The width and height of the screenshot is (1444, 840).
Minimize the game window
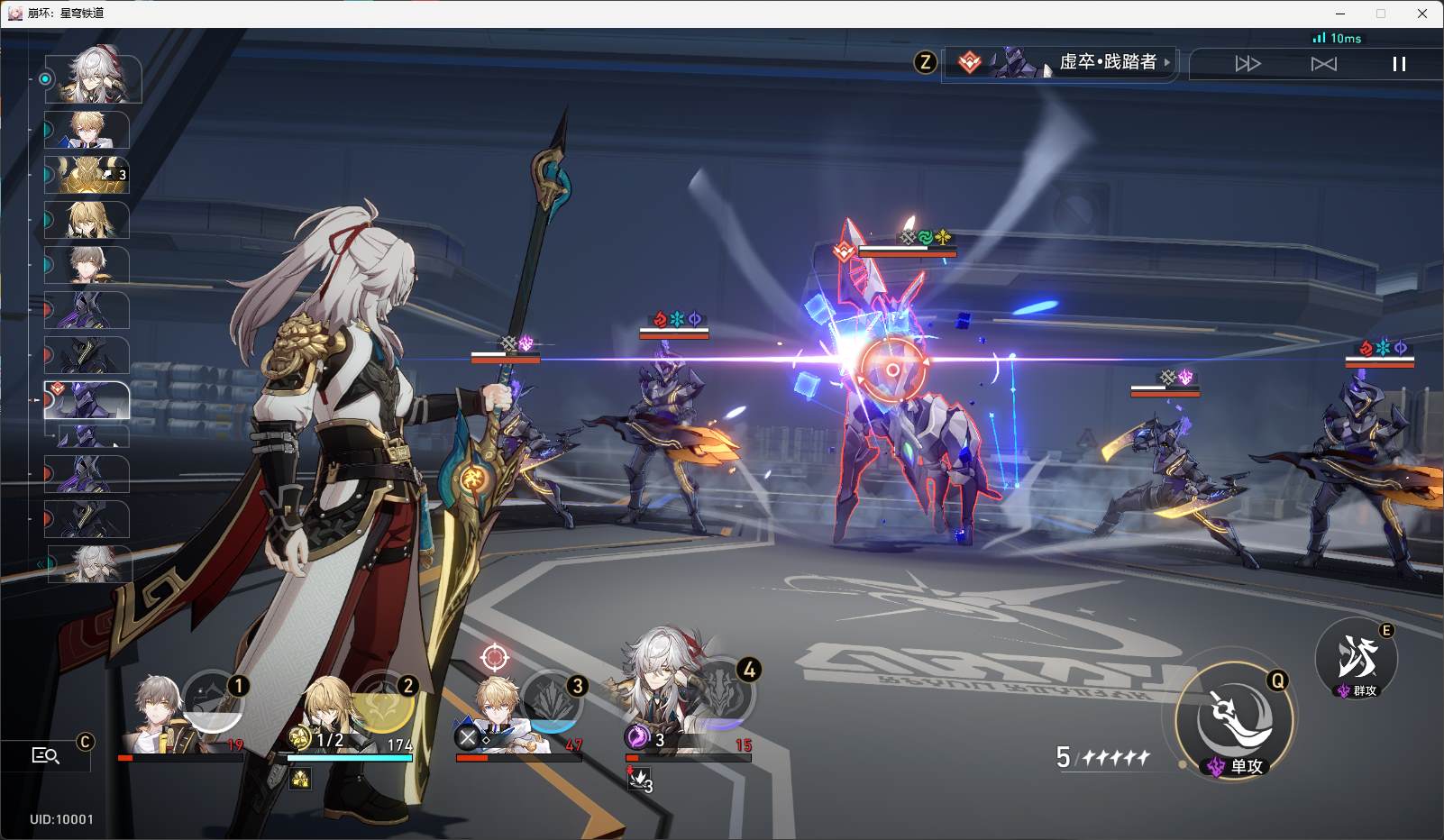coord(1340,14)
